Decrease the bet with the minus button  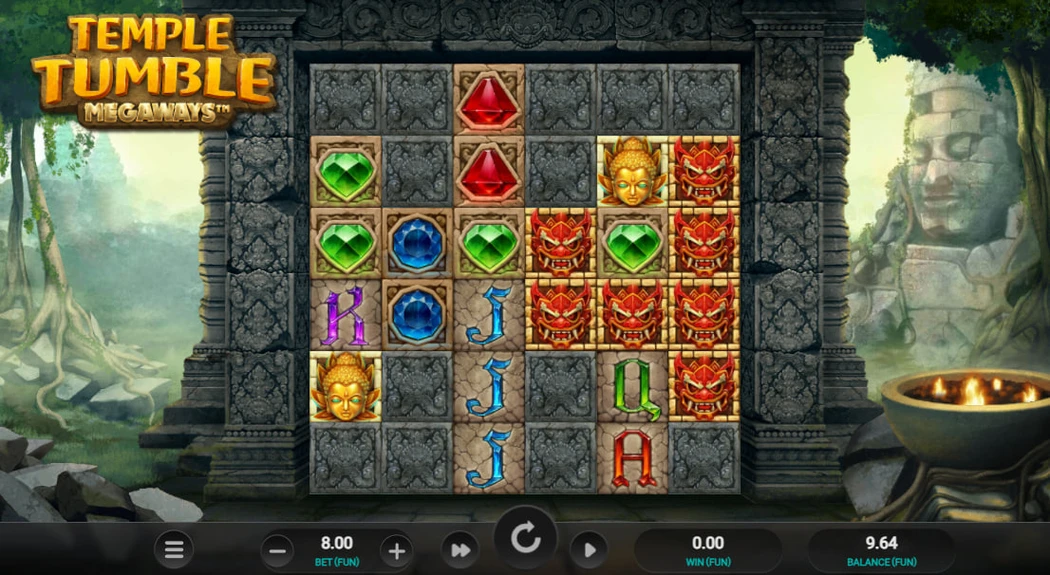(278, 549)
